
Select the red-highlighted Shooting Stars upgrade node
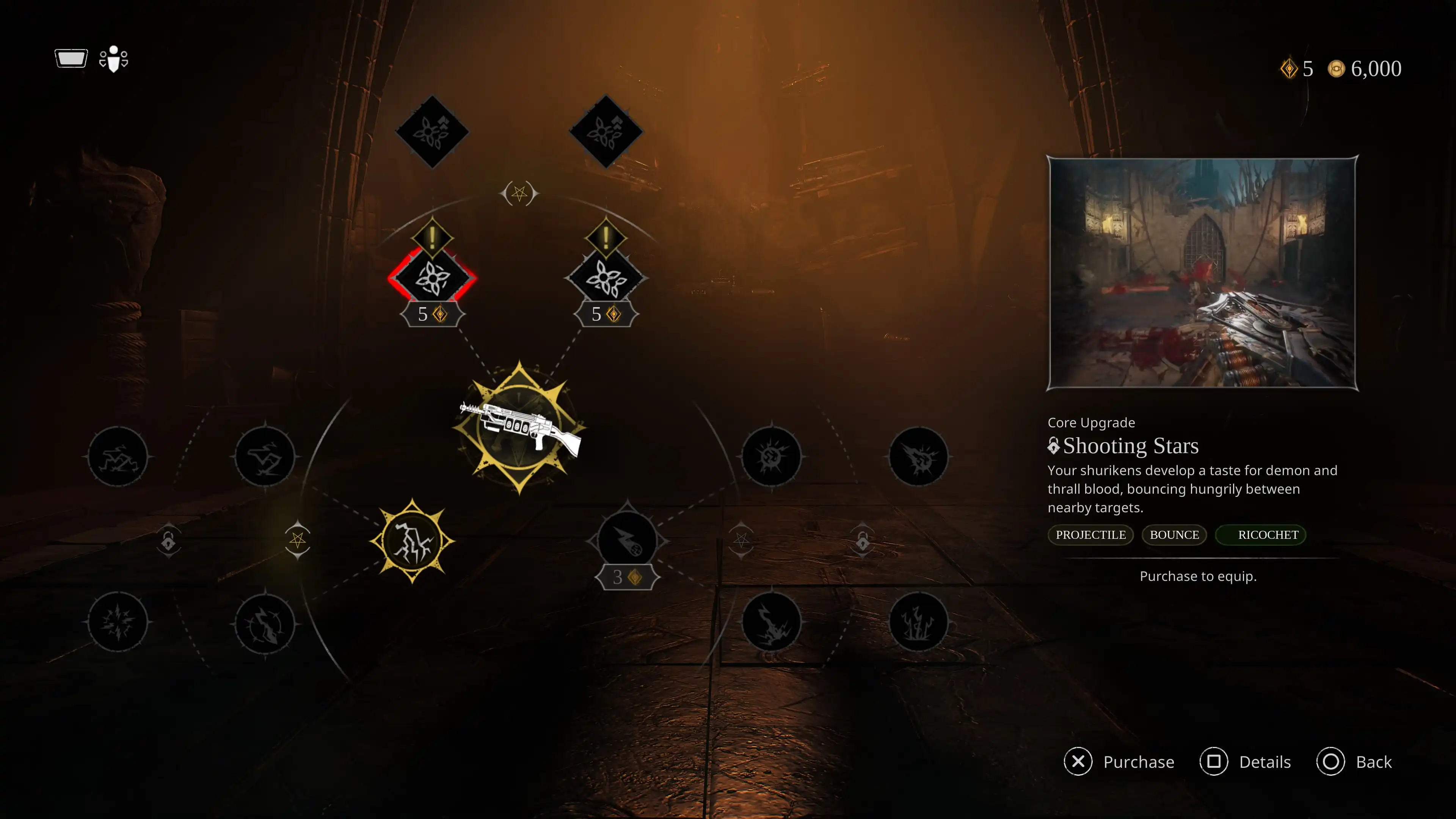tap(432, 278)
